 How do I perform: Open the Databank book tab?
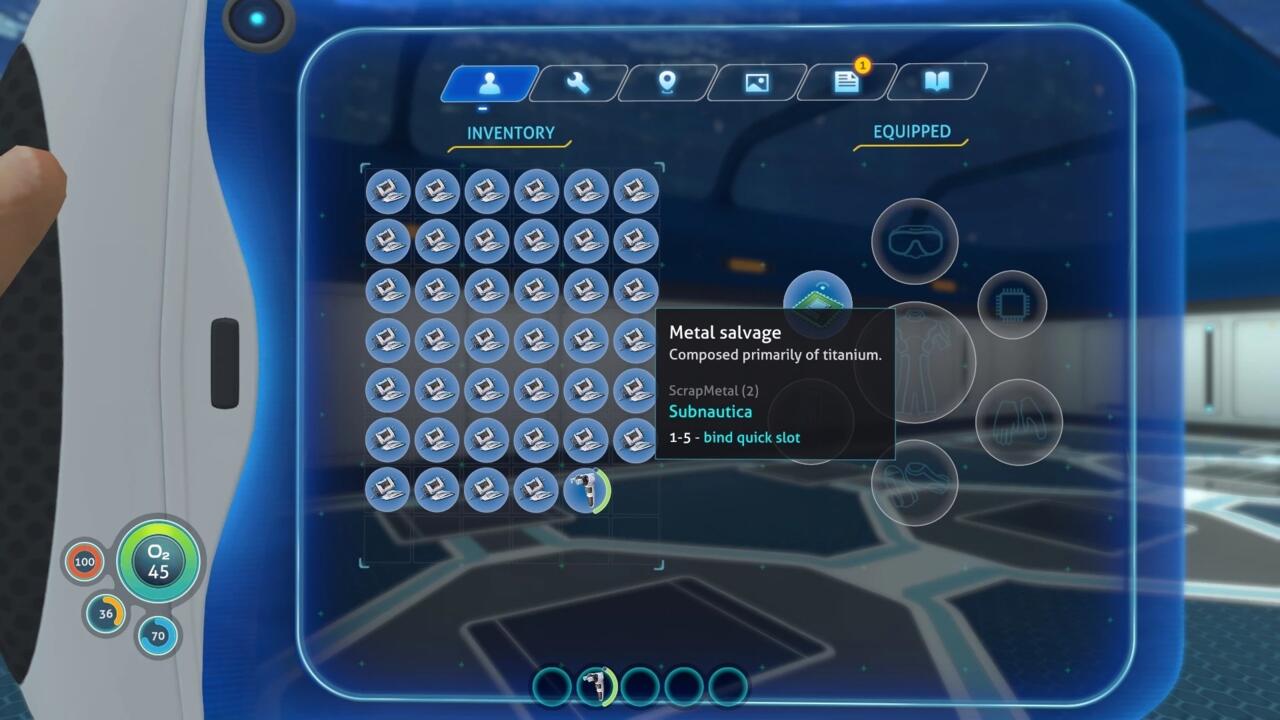point(936,84)
